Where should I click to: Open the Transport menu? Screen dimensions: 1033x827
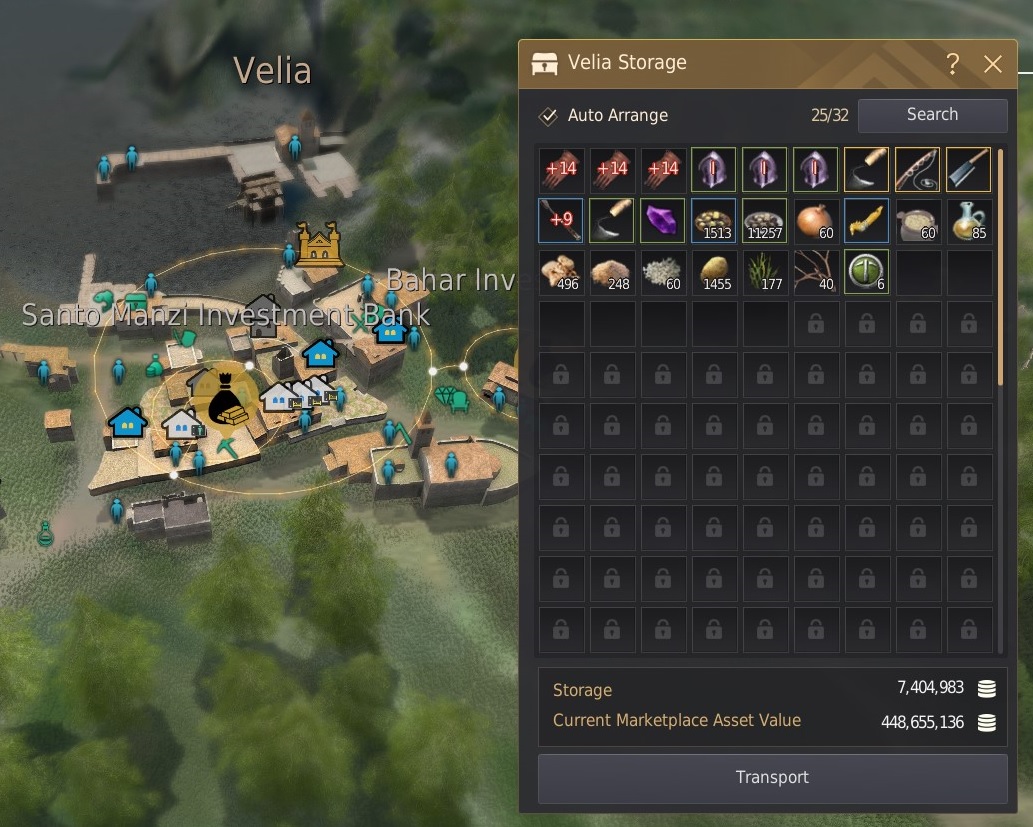click(772, 778)
